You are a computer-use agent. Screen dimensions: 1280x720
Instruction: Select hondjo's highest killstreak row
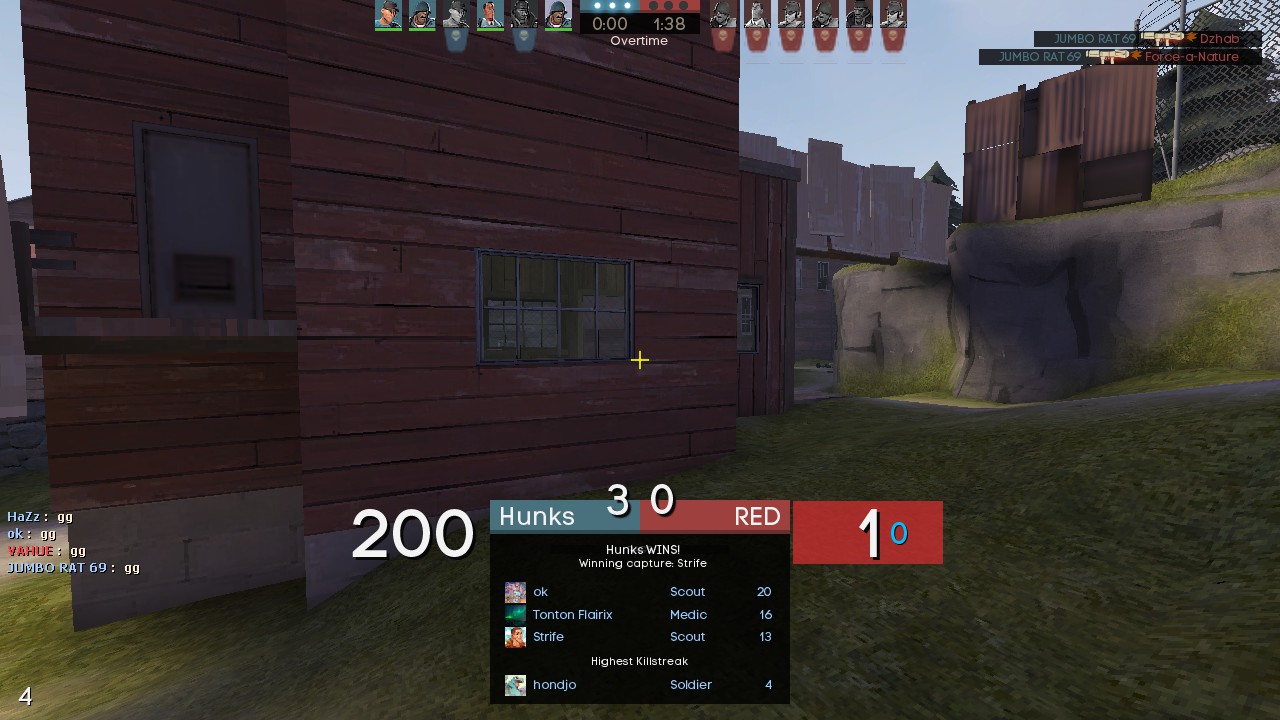click(x=638, y=685)
